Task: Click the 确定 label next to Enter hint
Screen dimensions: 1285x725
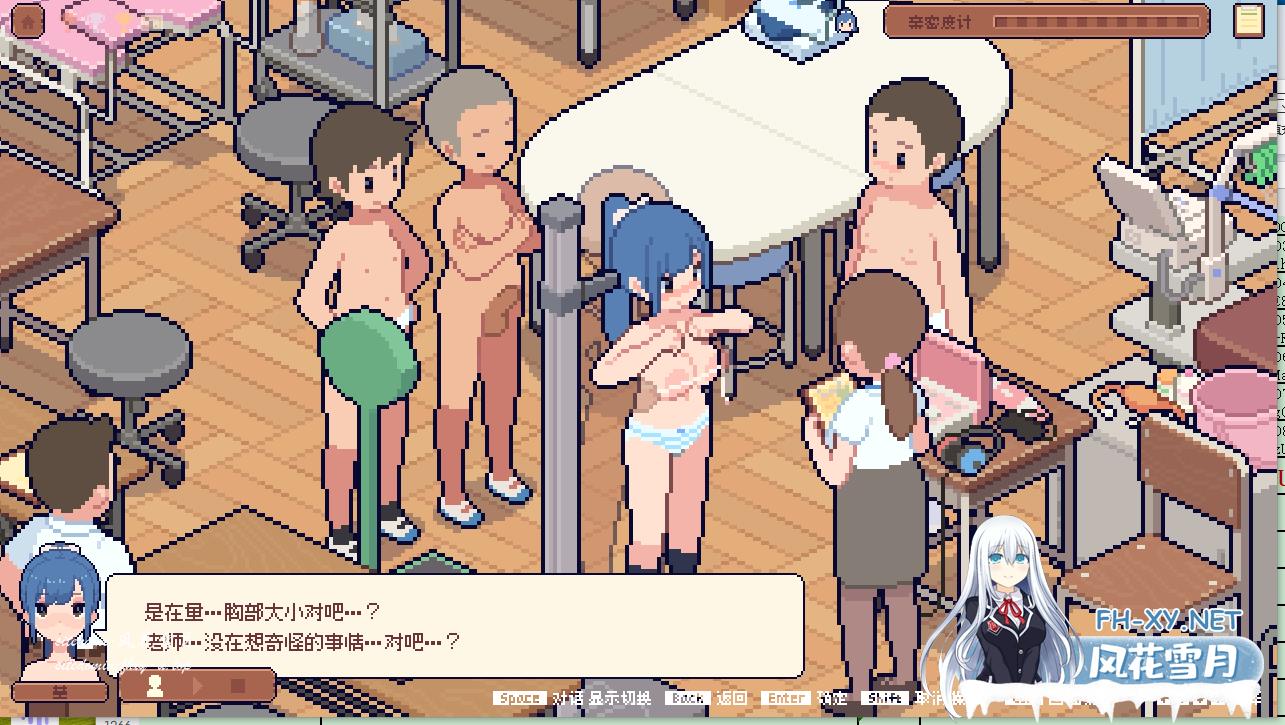Action: [x=831, y=699]
